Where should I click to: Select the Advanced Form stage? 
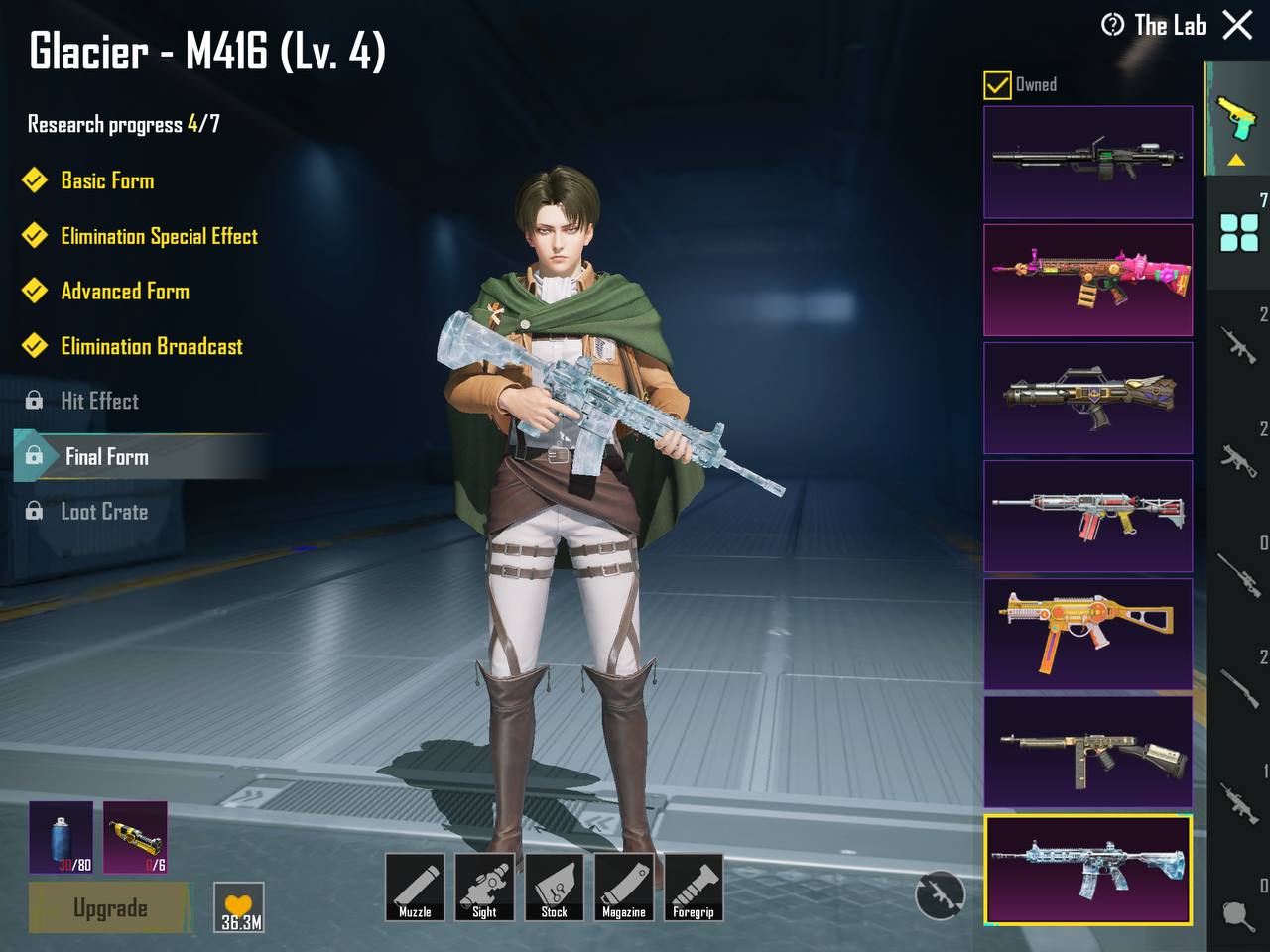point(125,292)
